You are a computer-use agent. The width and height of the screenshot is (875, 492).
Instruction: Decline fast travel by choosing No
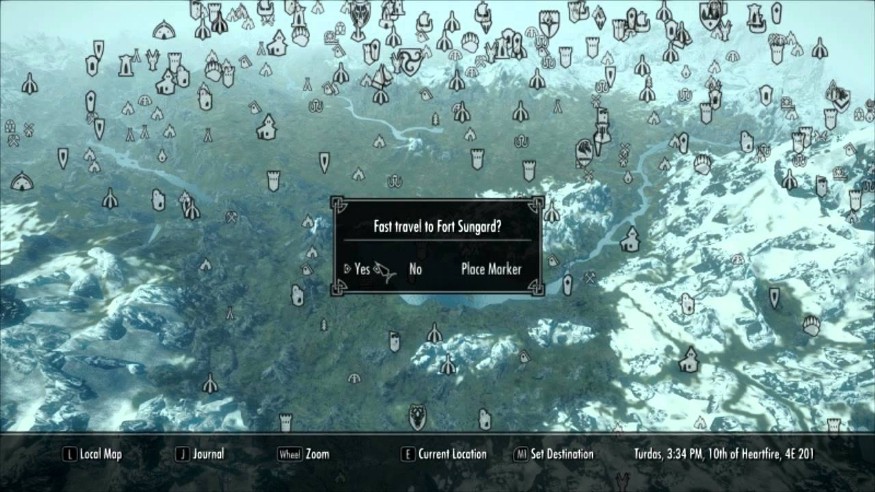(x=416, y=269)
